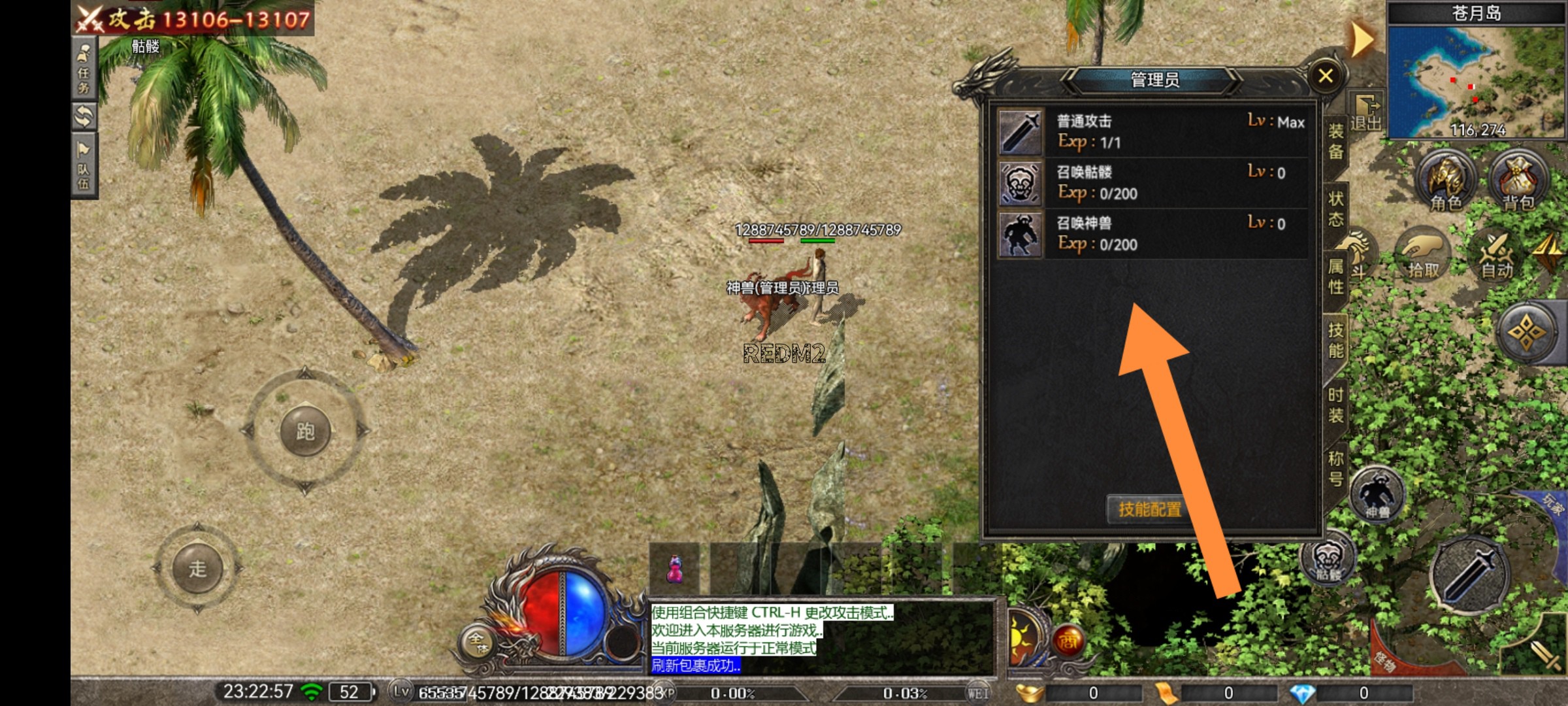Open the 角色 character sheet
1568x706 pixels.
(x=1445, y=181)
